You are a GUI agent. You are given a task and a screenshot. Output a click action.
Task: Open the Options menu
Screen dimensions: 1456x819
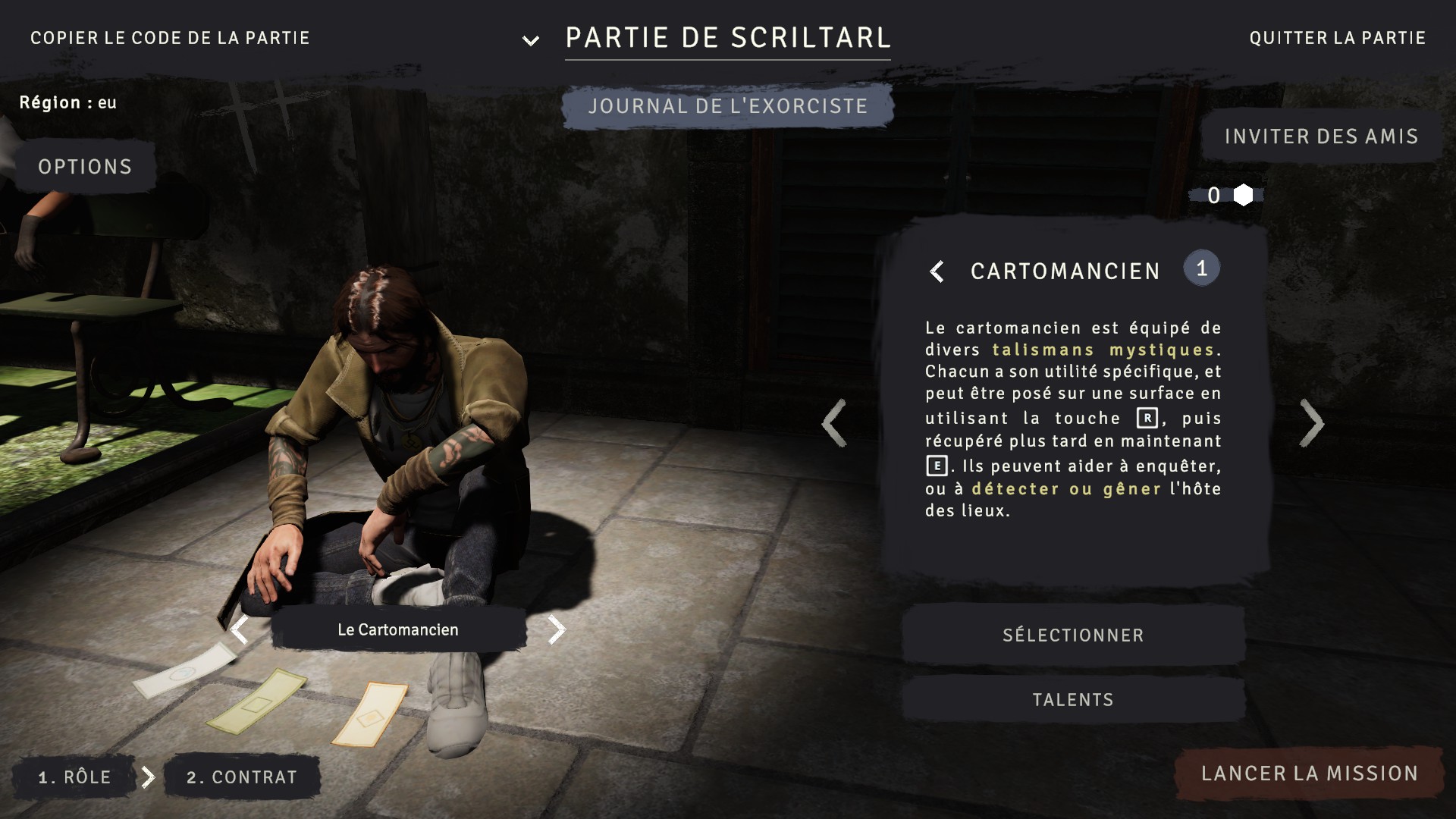(x=85, y=167)
